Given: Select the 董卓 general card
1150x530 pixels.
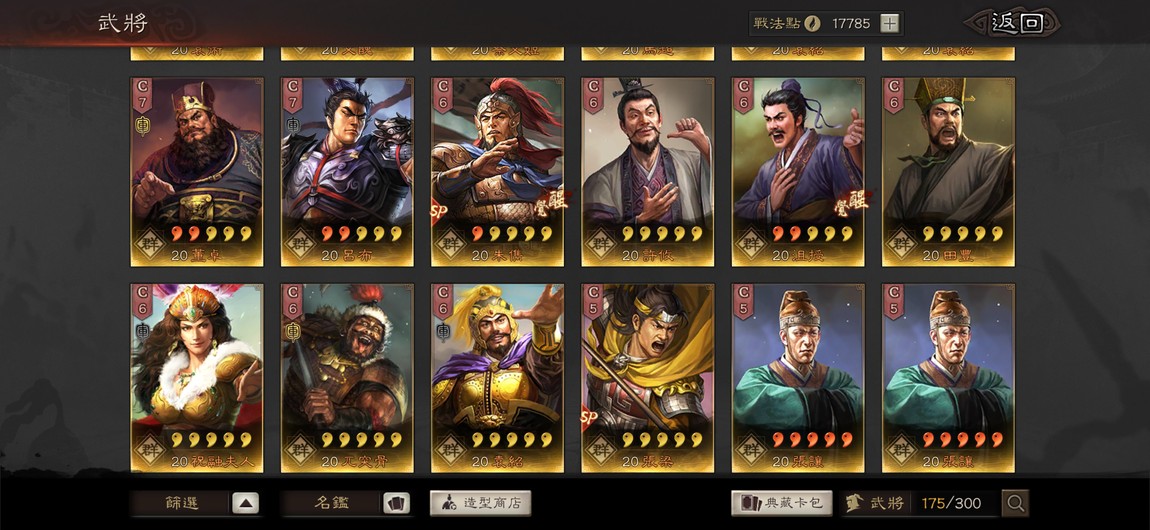Looking at the screenshot, I should 197,171.
